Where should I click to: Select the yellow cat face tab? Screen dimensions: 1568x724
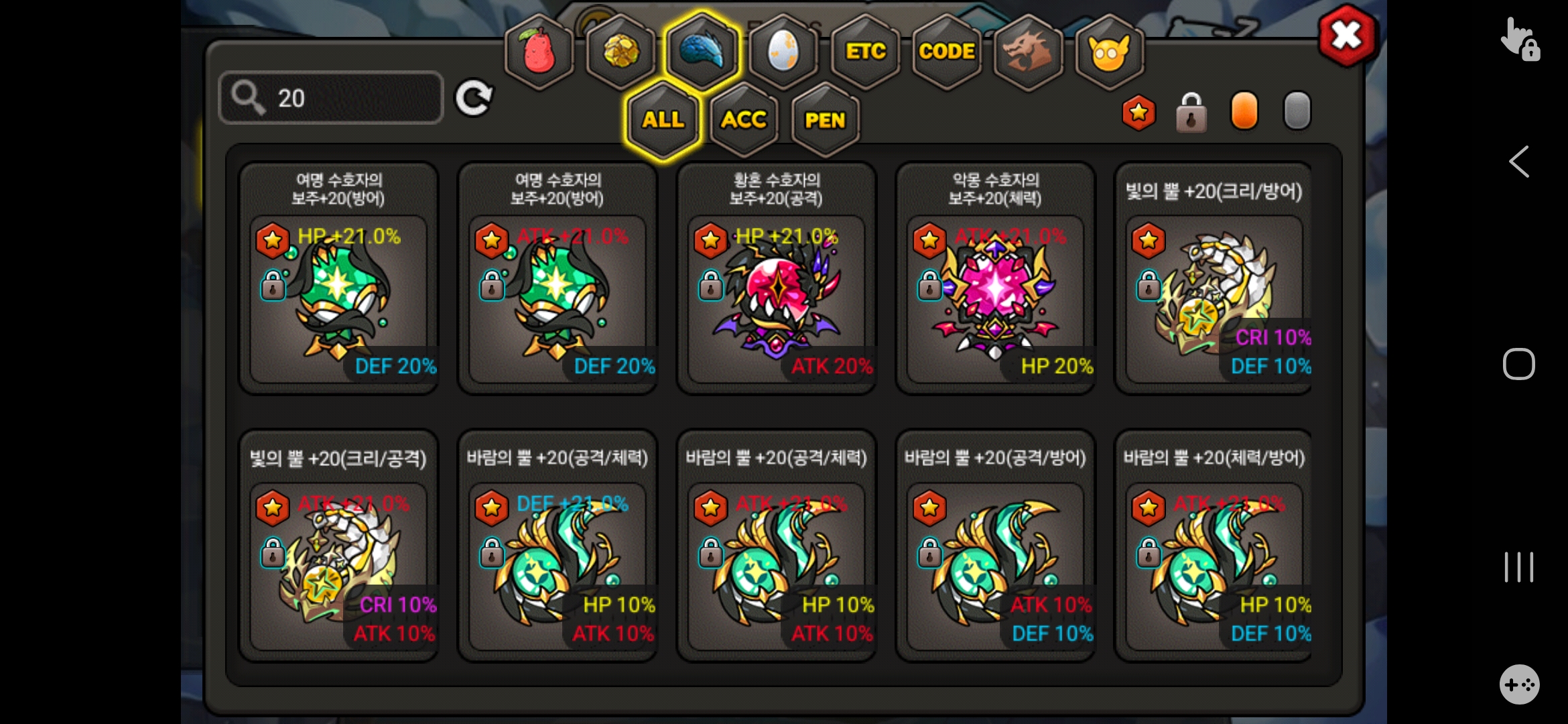coord(1109,52)
